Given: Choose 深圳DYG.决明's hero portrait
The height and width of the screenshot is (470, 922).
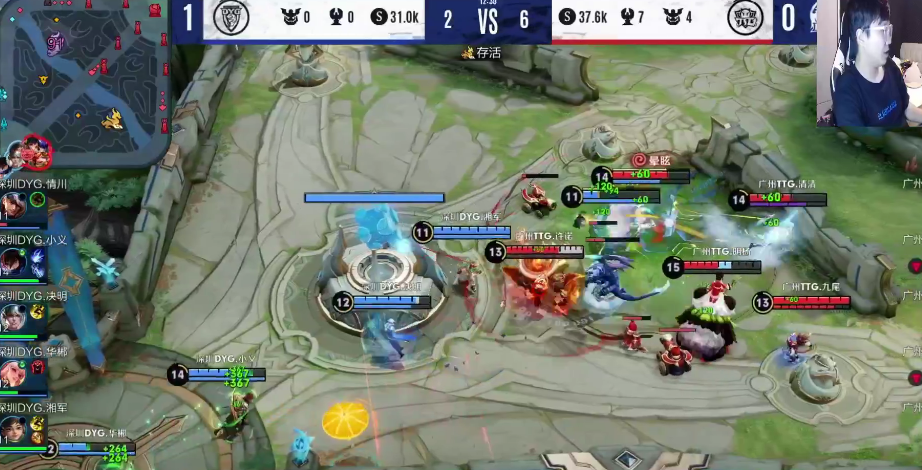Looking at the screenshot, I should 13,317.
